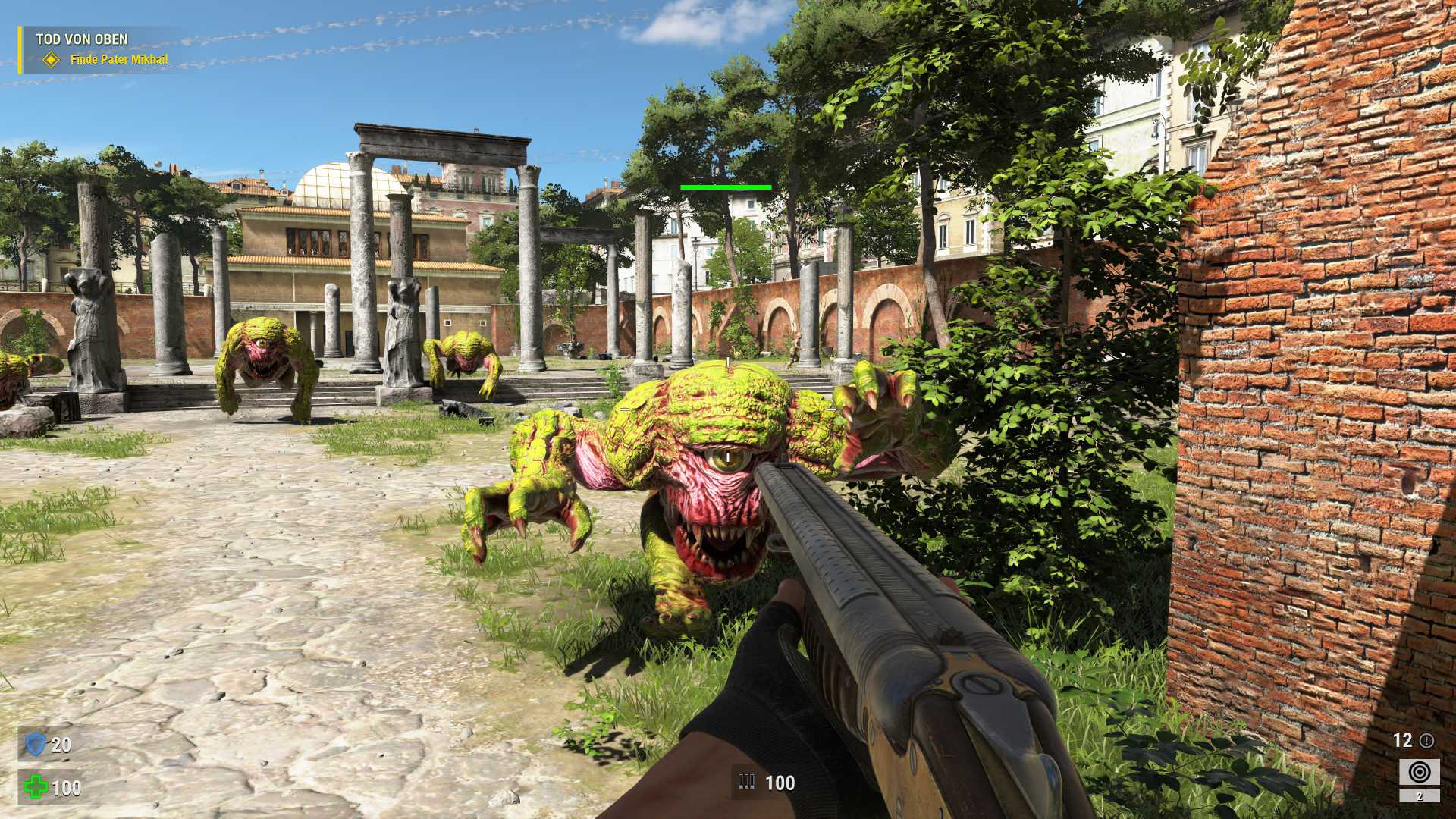Click the green health cross icon

(x=35, y=787)
